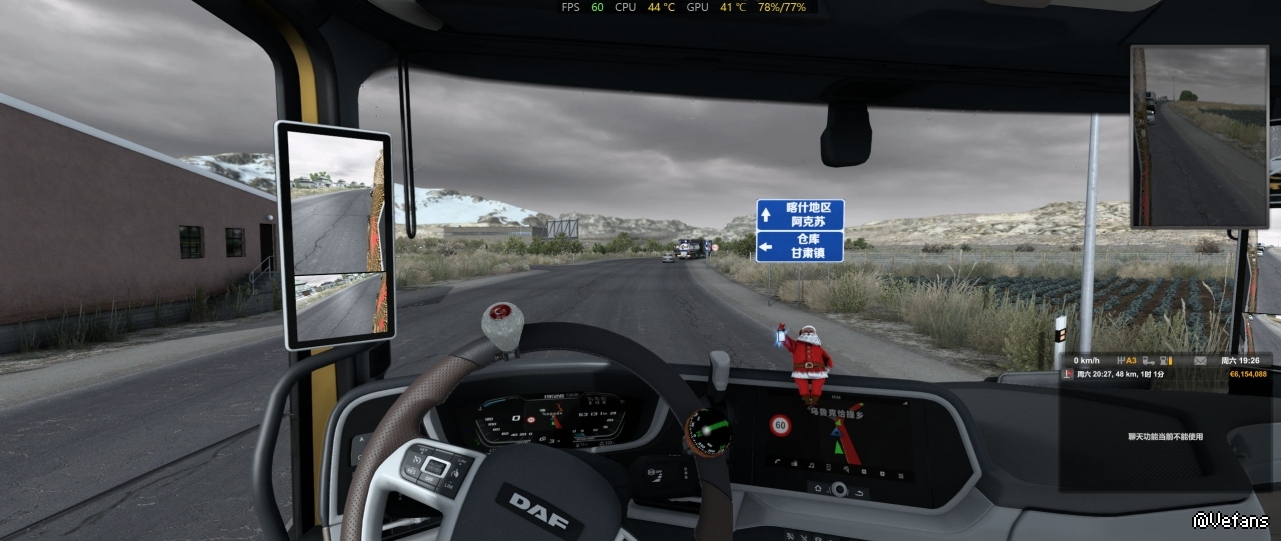Click the red destination flag route icon
The image size is (1281, 541).
[x=1069, y=374]
